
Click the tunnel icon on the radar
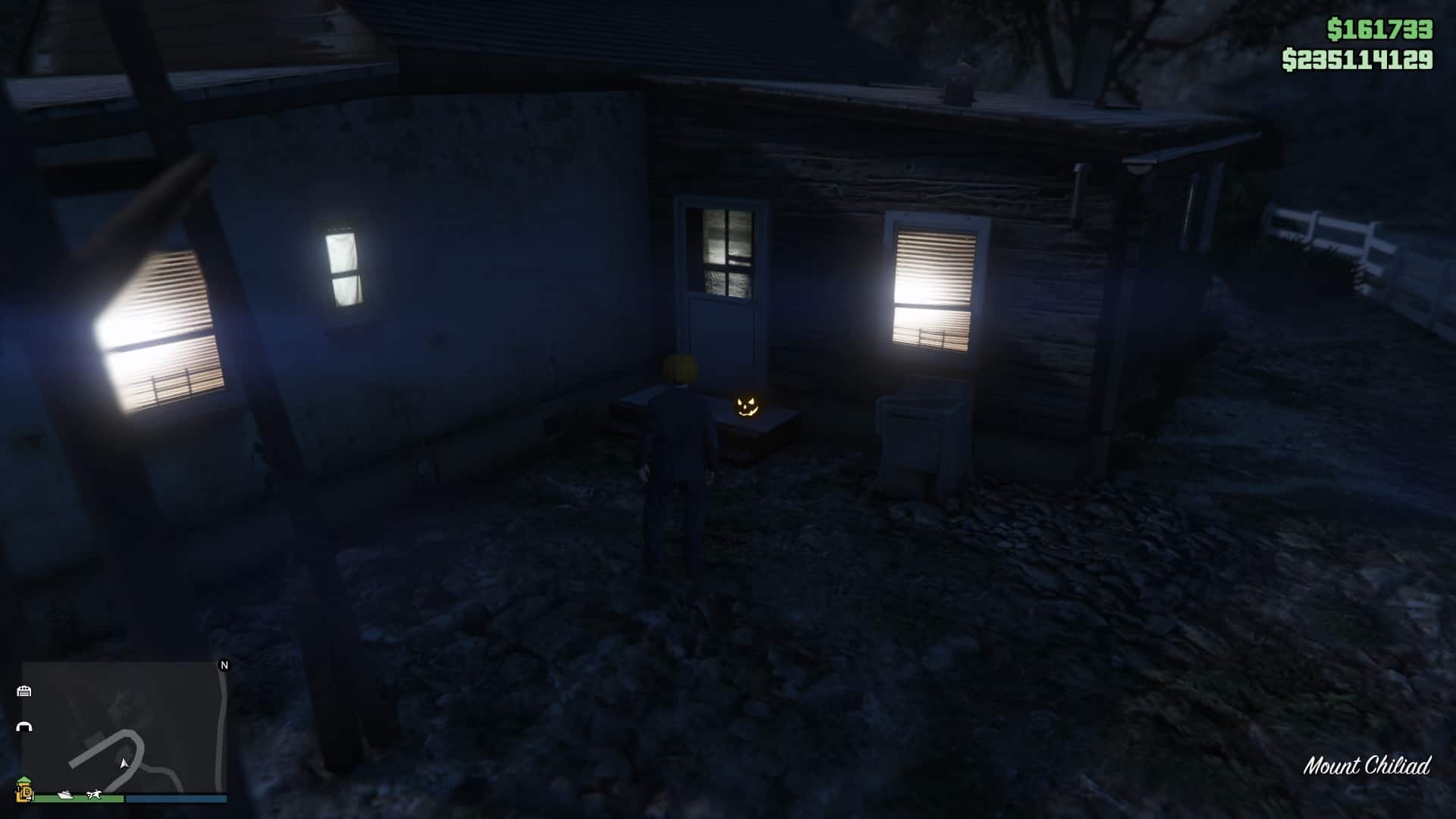24,726
